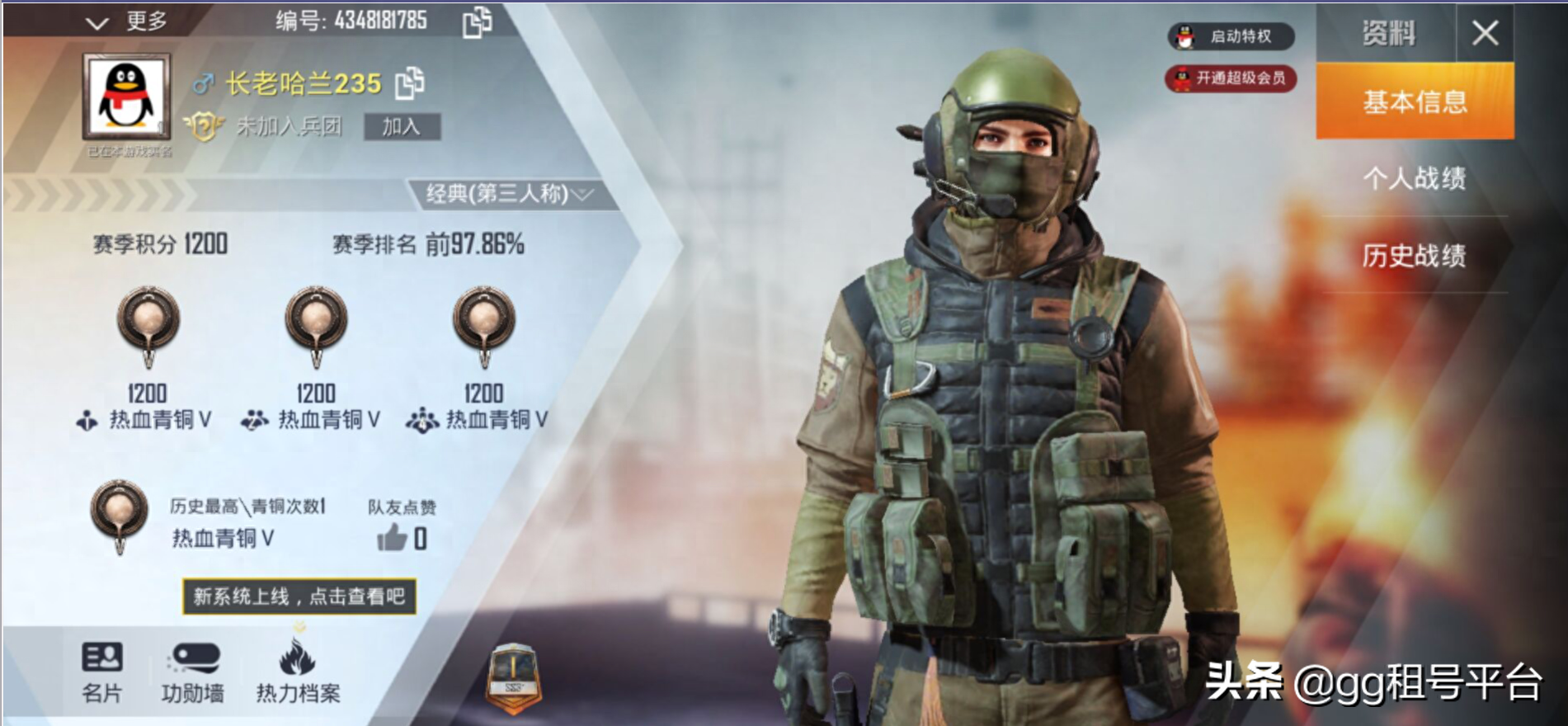
Task: Click the 加入 button to join a clan
Action: pyautogui.click(x=402, y=126)
